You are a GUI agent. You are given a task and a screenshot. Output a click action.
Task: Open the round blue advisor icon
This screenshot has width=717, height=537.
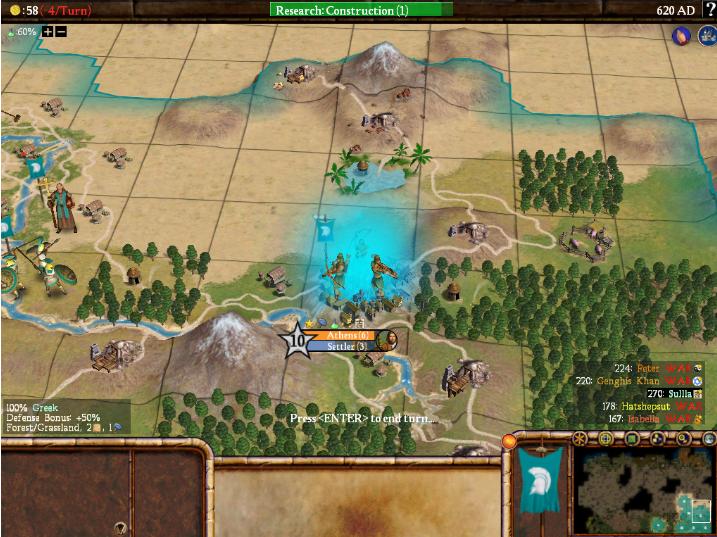[681, 35]
